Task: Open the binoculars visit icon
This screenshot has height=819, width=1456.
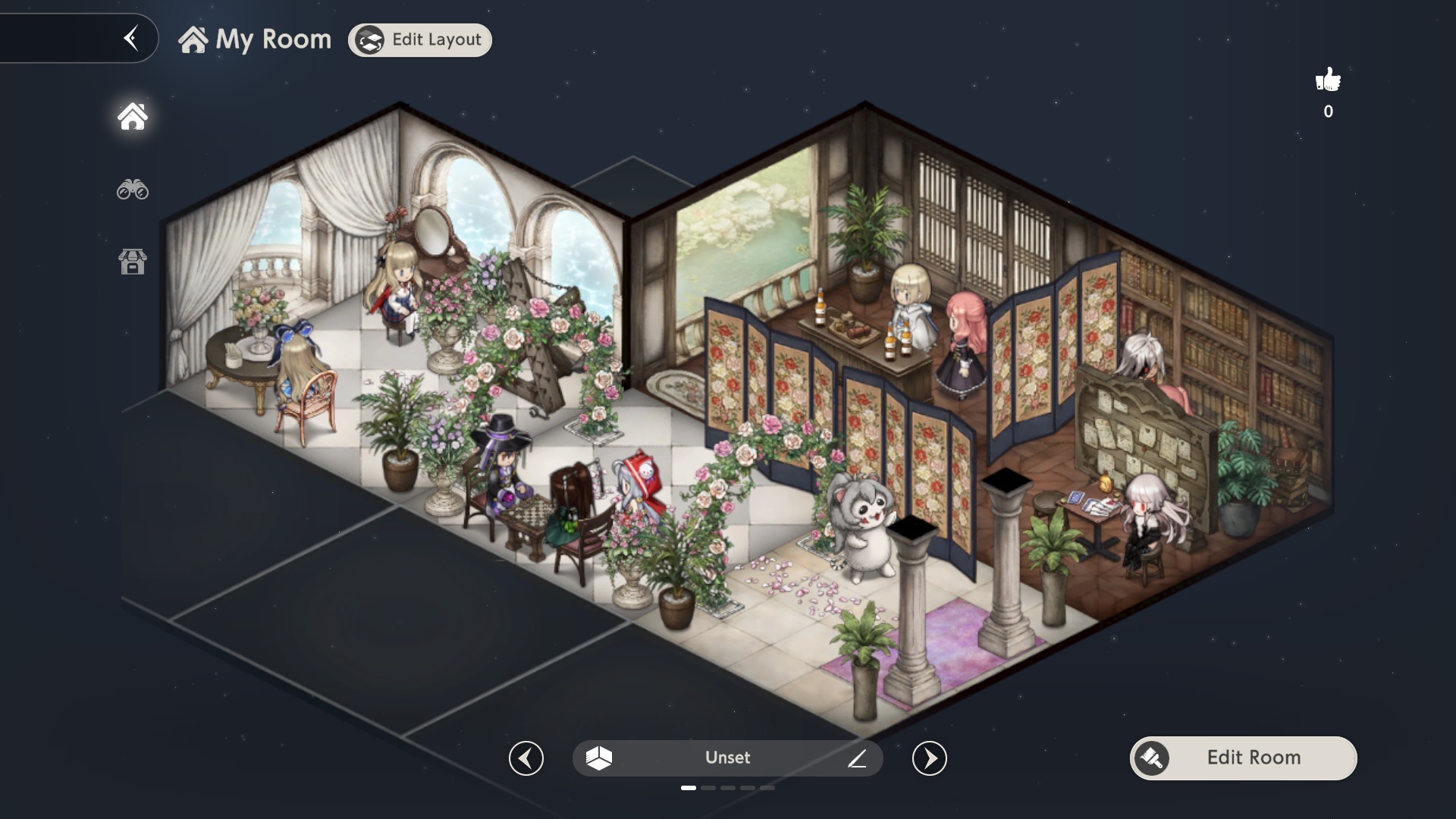Action: 133,190
